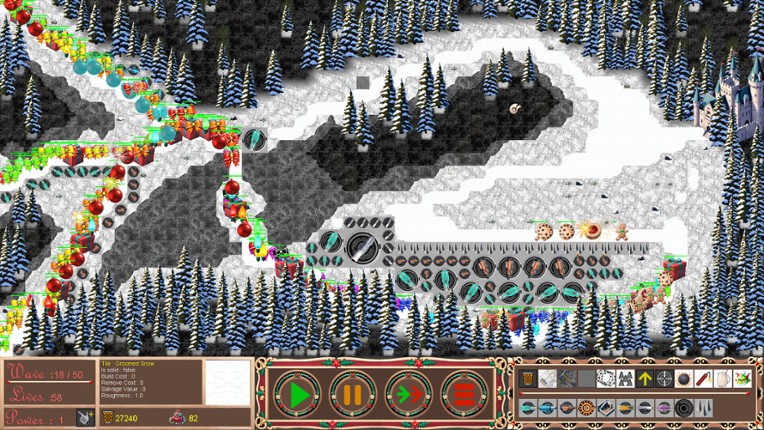The height and width of the screenshot is (430, 764).
Task: Pick the three icicle spikes icon
Action: 704,408
